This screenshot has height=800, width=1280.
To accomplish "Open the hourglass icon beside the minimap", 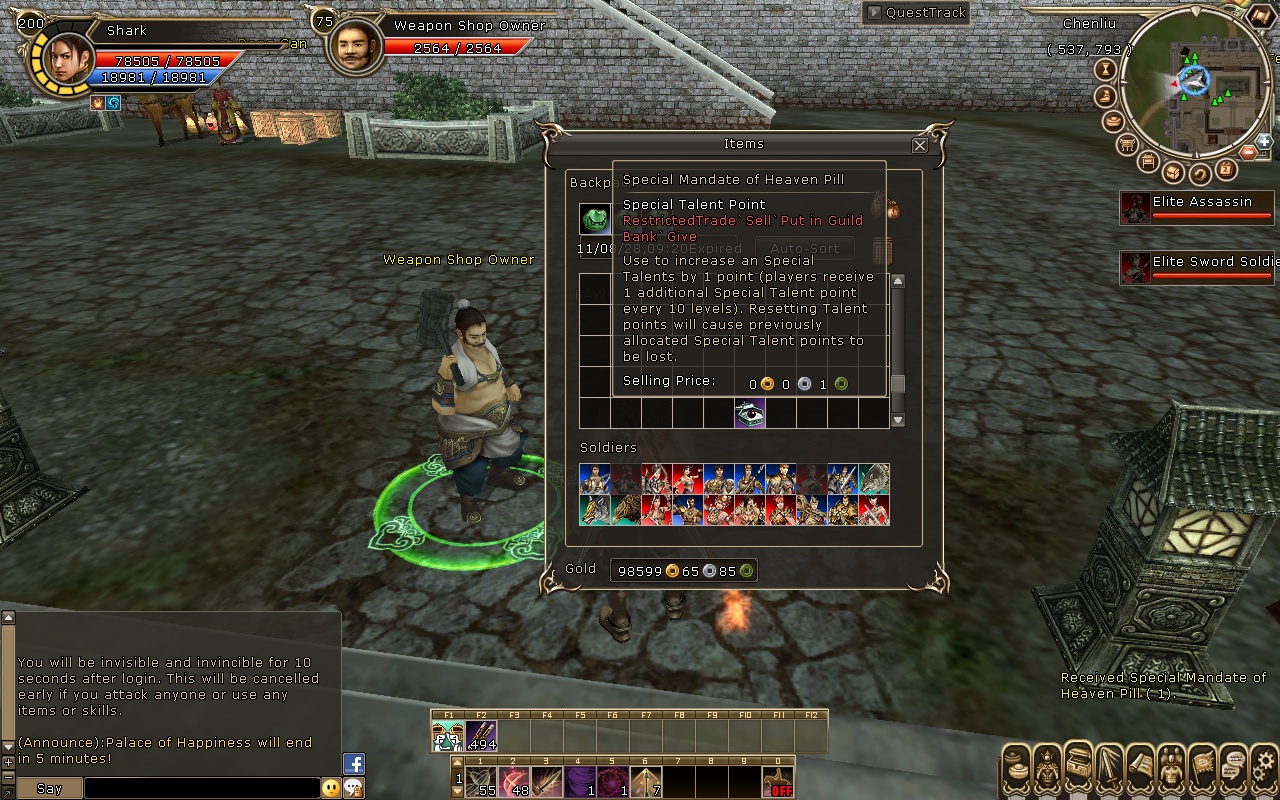I will coord(1106,70).
